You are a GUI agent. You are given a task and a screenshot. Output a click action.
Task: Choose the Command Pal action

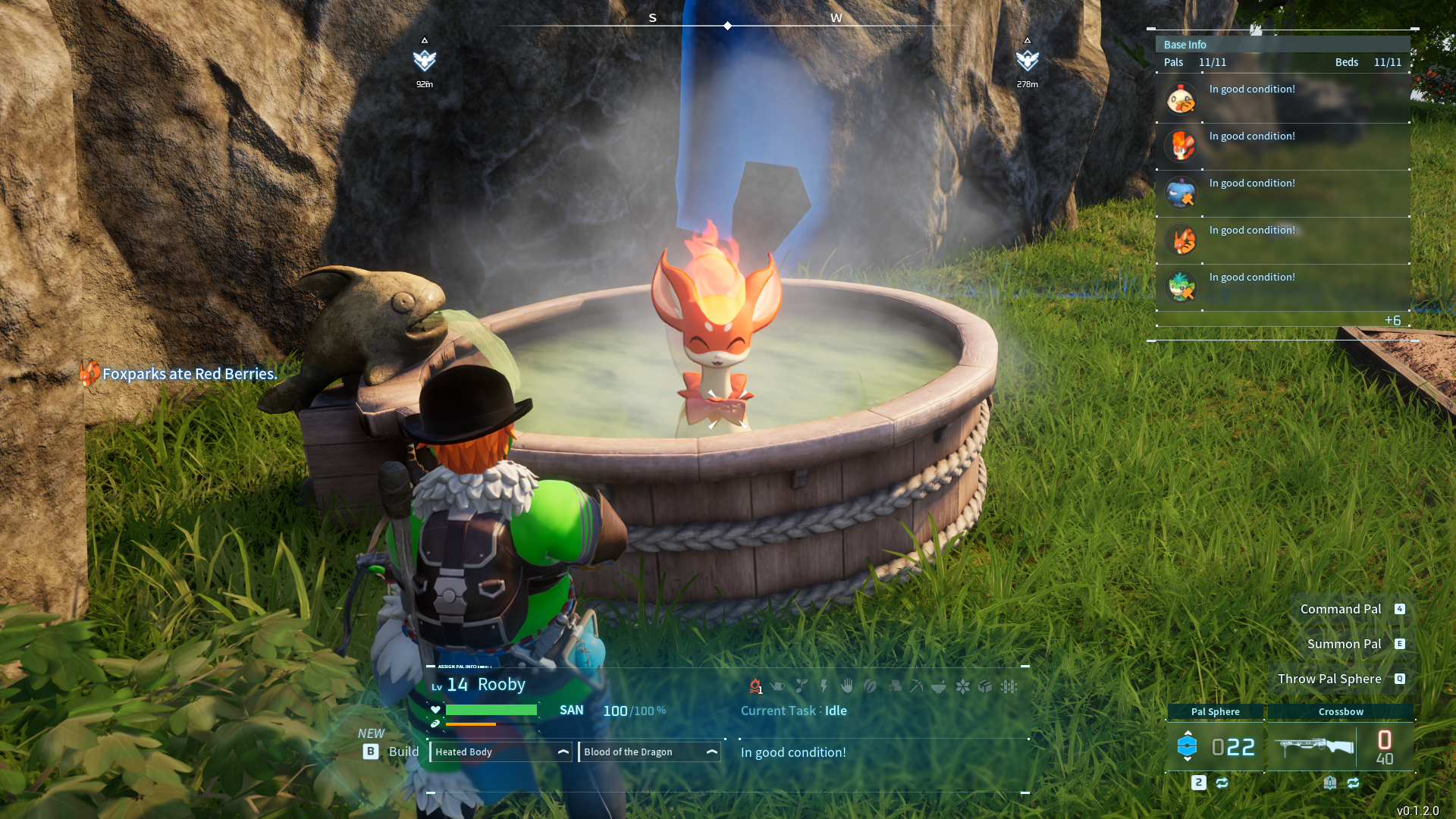(x=1340, y=609)
